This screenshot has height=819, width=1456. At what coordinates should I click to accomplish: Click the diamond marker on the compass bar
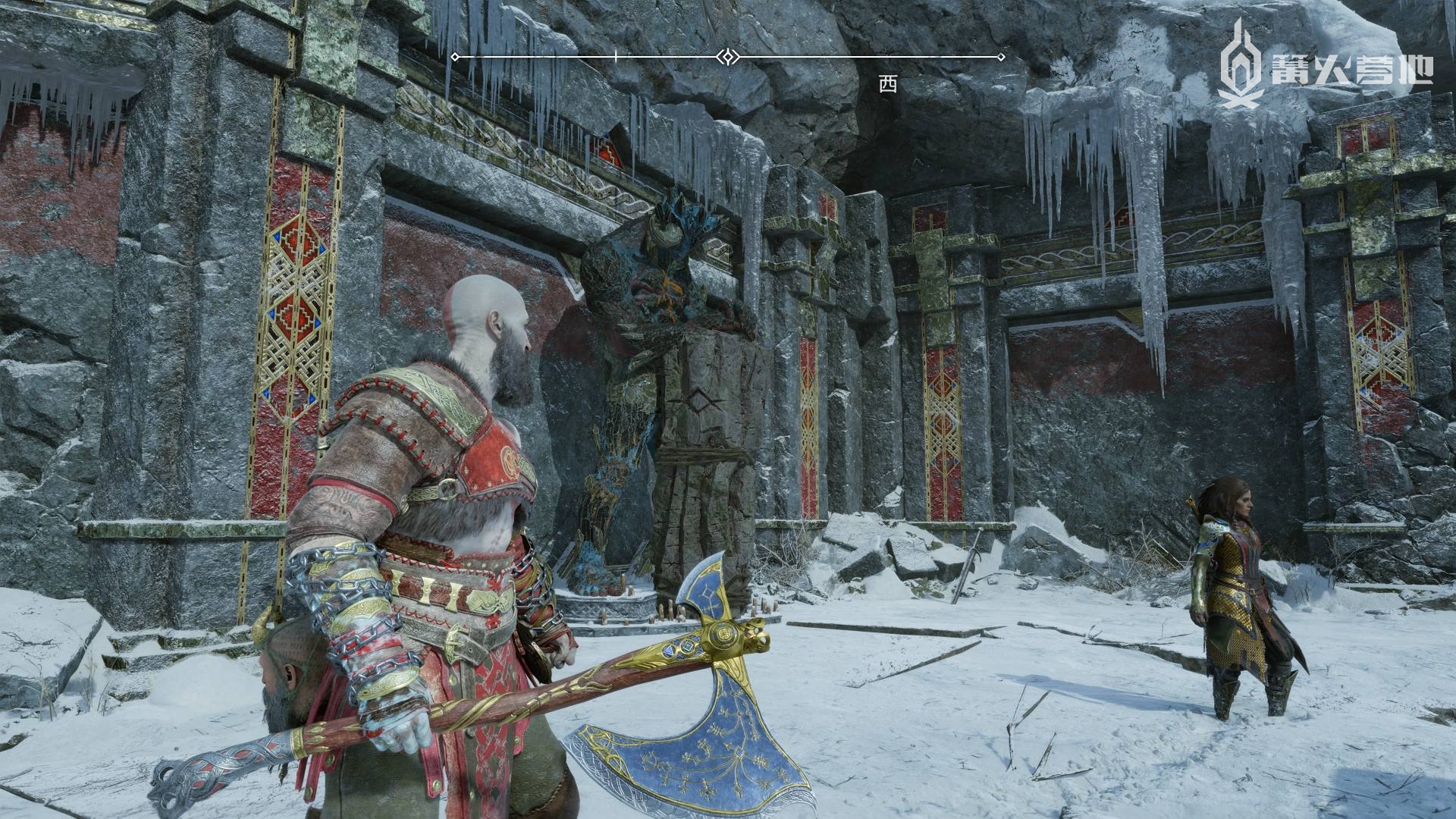(727, 57)
